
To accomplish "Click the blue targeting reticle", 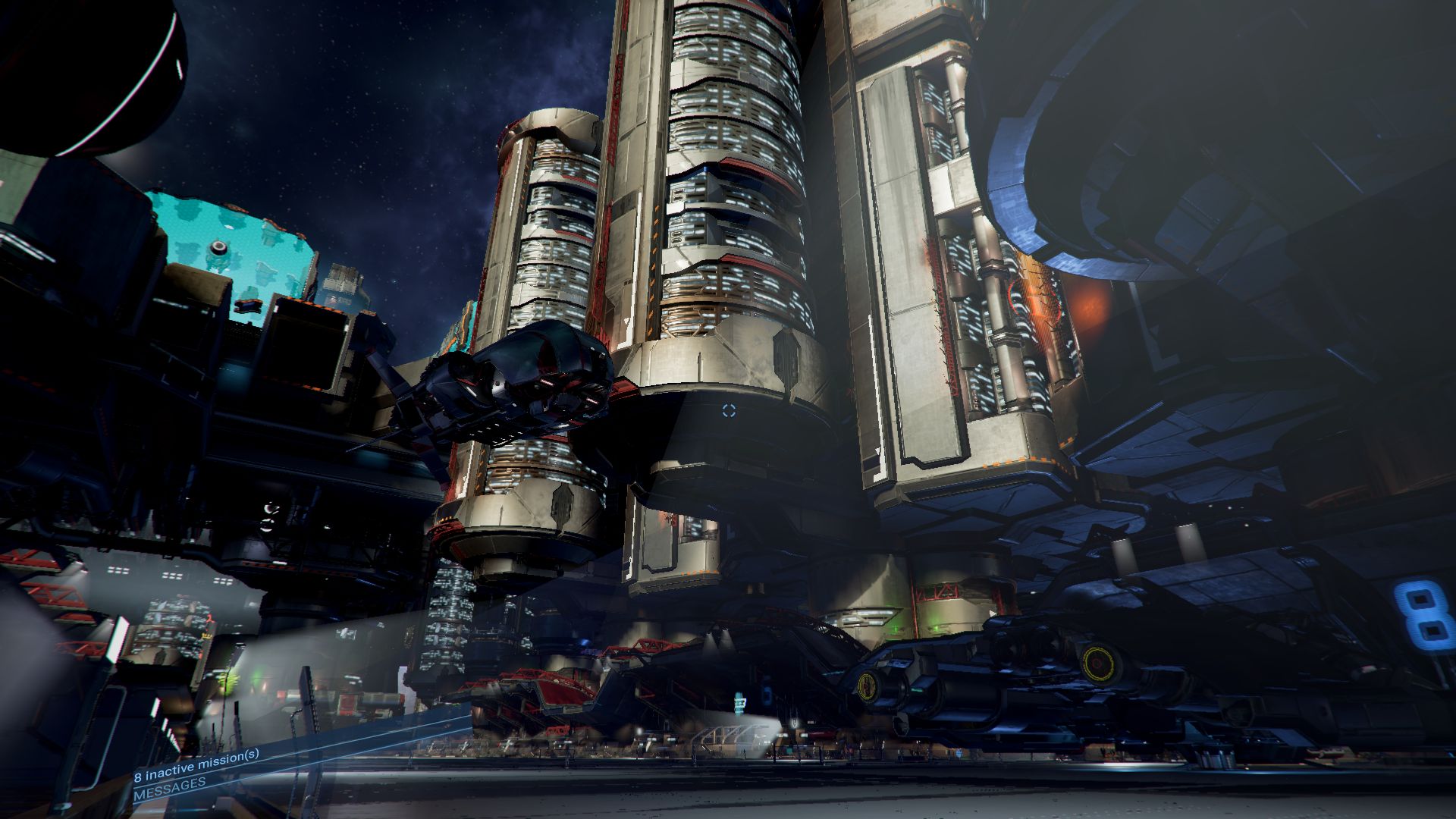I will pyautogui.click(x=728, y=410).
